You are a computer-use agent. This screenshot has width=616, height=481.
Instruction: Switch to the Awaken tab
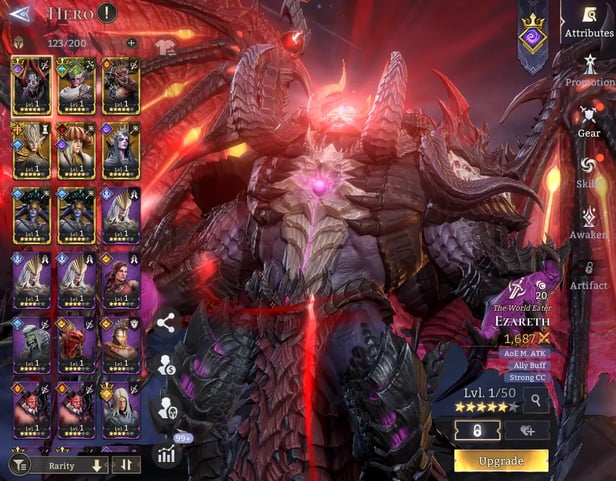(x=589, y=222)
